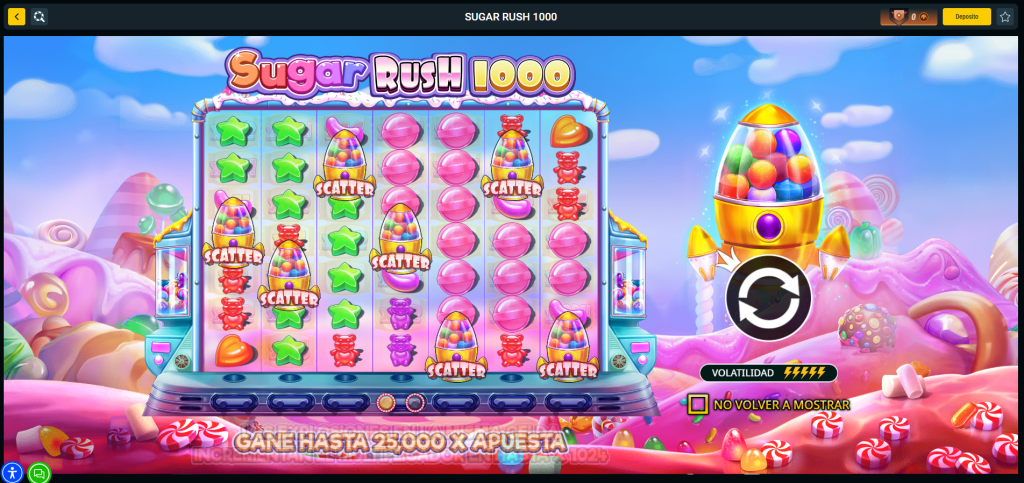
Task: Add game to favorites with star icon
Action: (x=1005, y=17)
